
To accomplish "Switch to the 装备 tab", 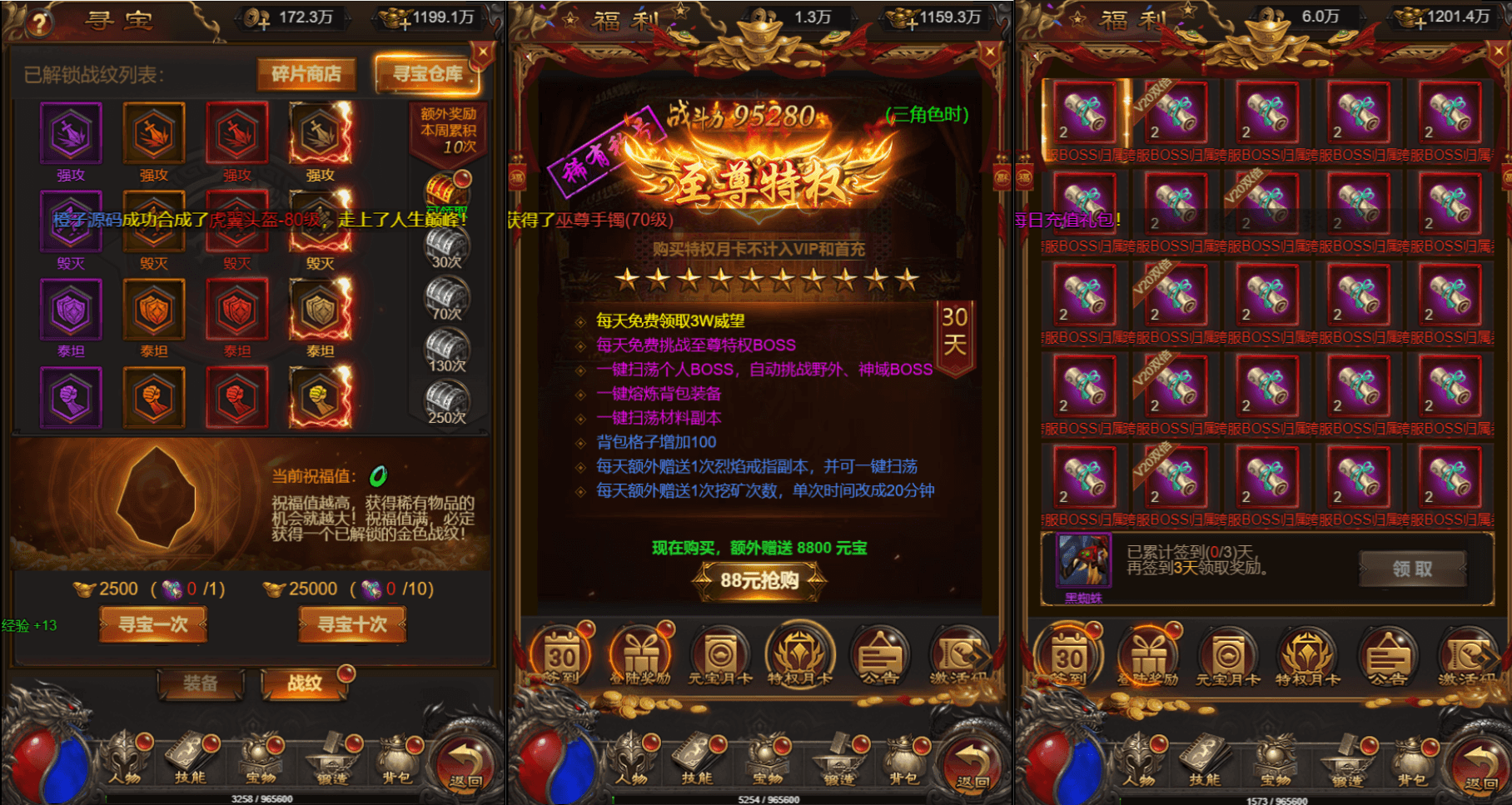I will tap(200, 686).
